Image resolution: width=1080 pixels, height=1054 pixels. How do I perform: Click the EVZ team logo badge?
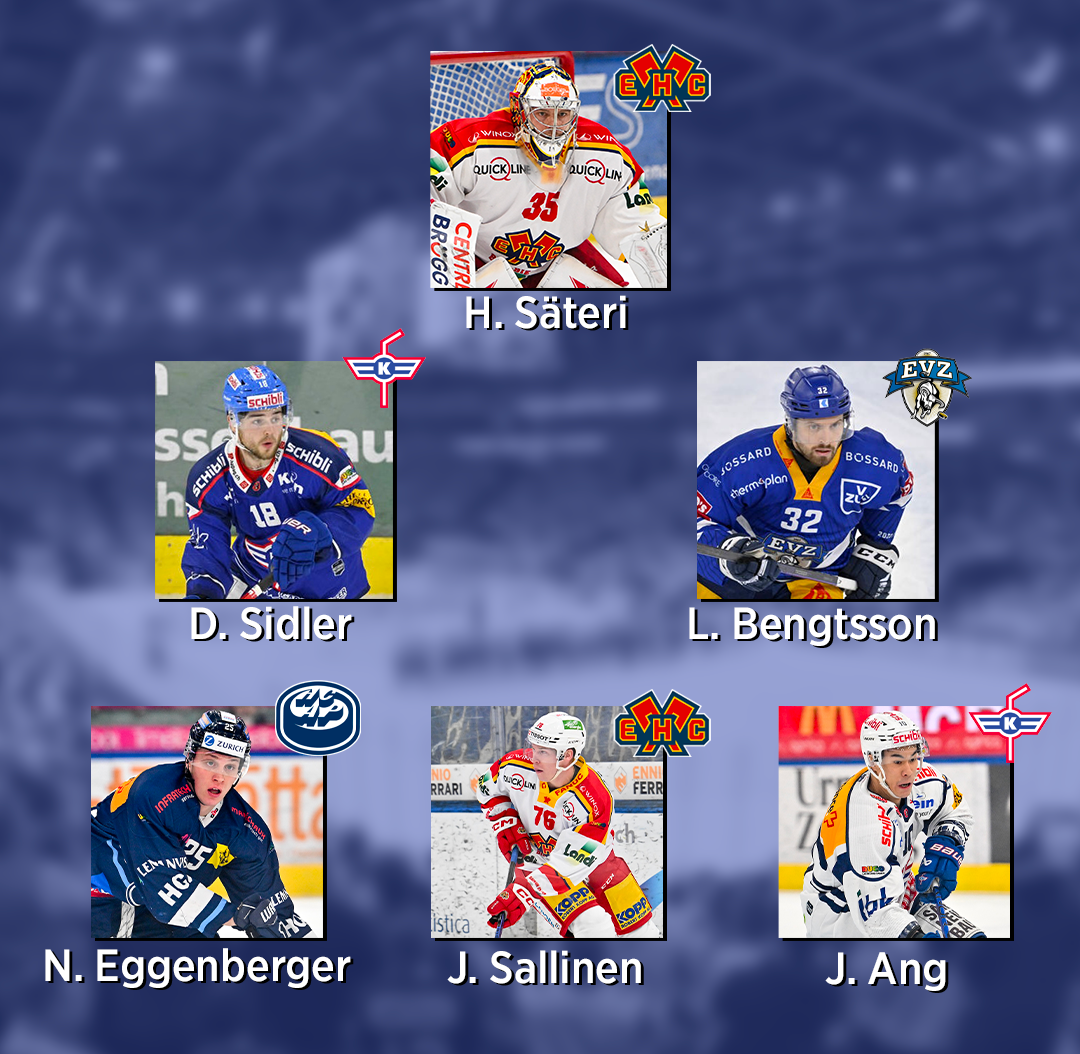tap(926, 385)
